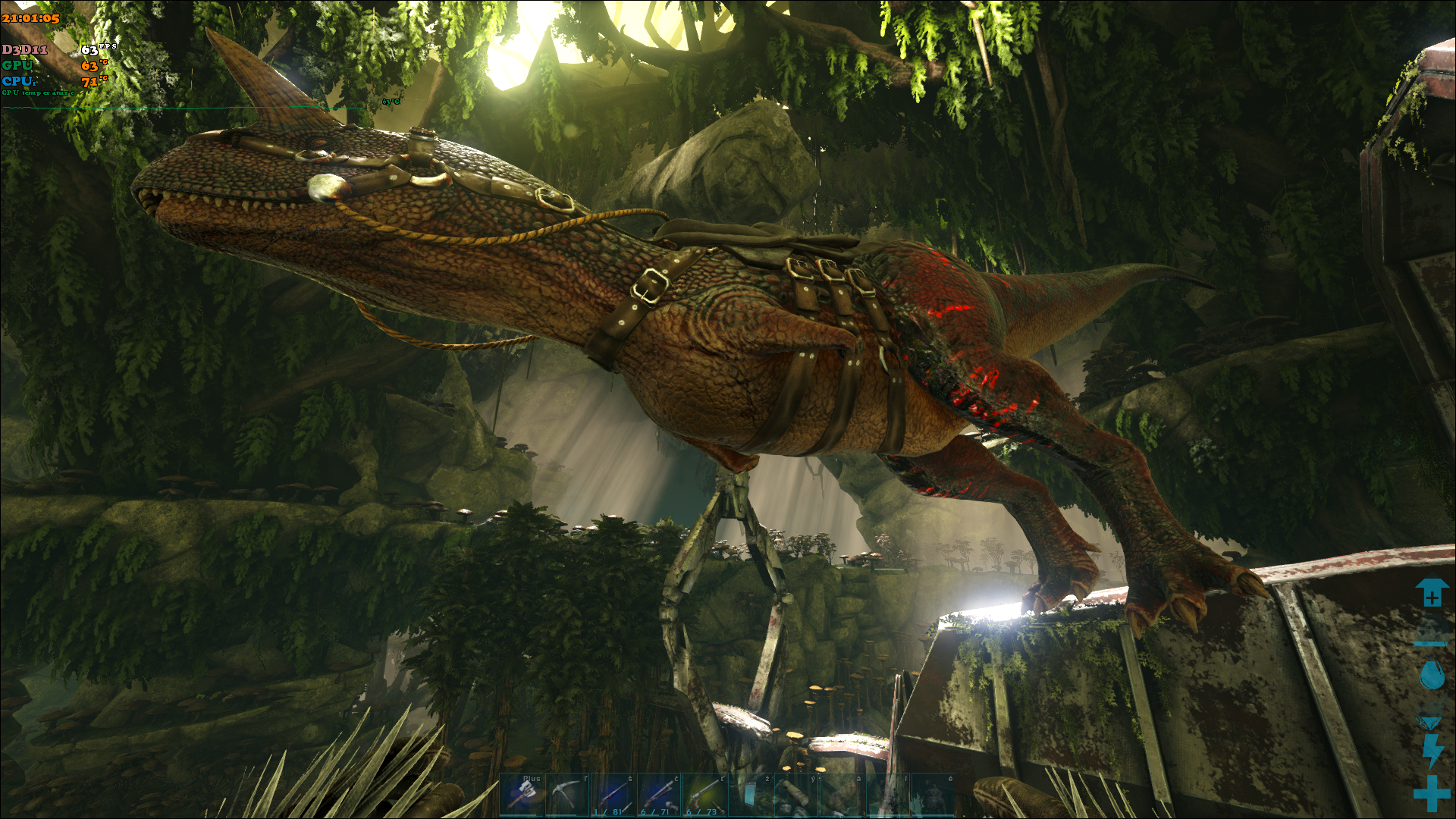Choose the rifle slot showing 1 / 81
The width and height of the screenshot is (1456, 819).
613,794
